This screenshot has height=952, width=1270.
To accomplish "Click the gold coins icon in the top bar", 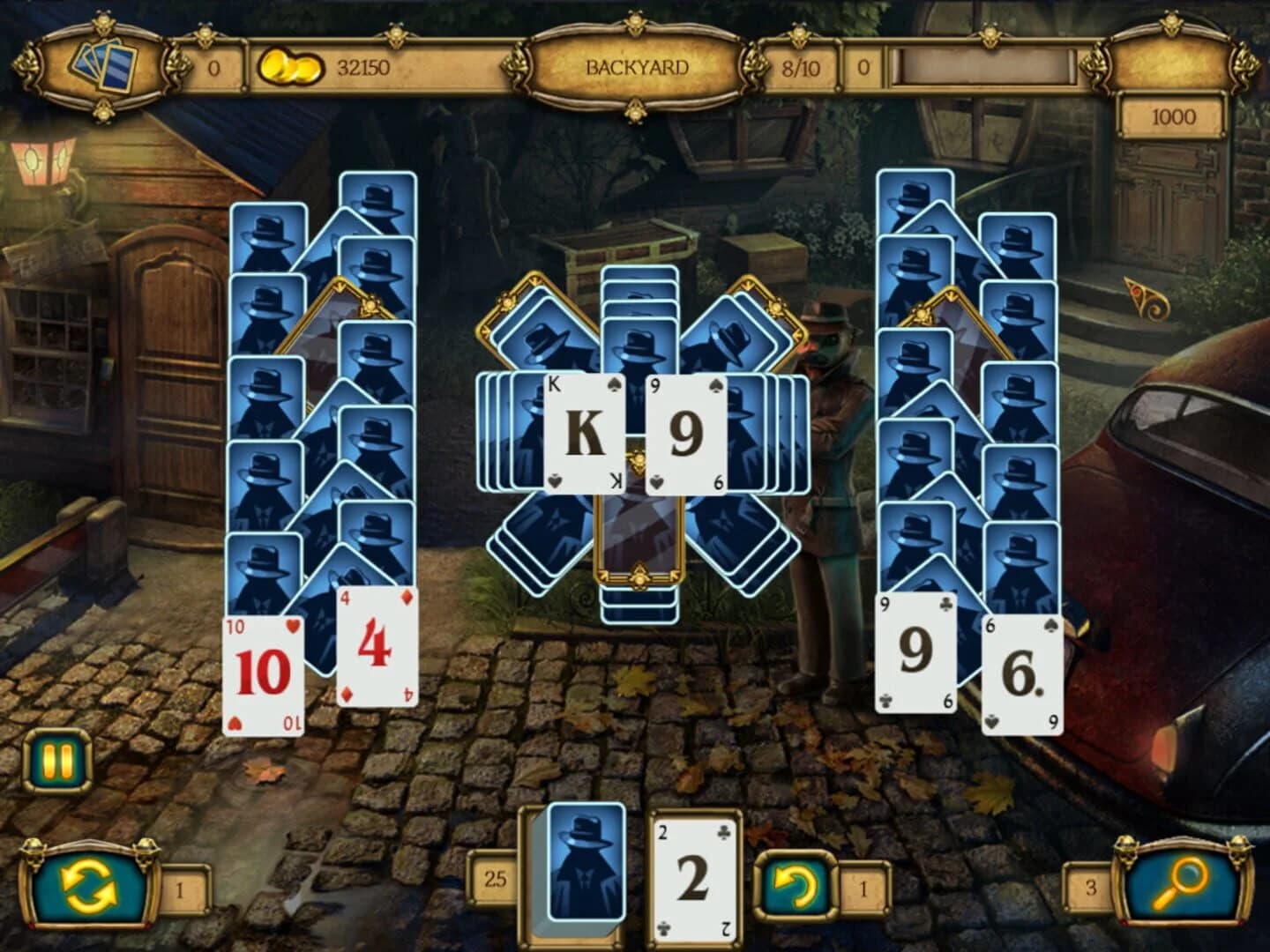I will coord(288,63).
